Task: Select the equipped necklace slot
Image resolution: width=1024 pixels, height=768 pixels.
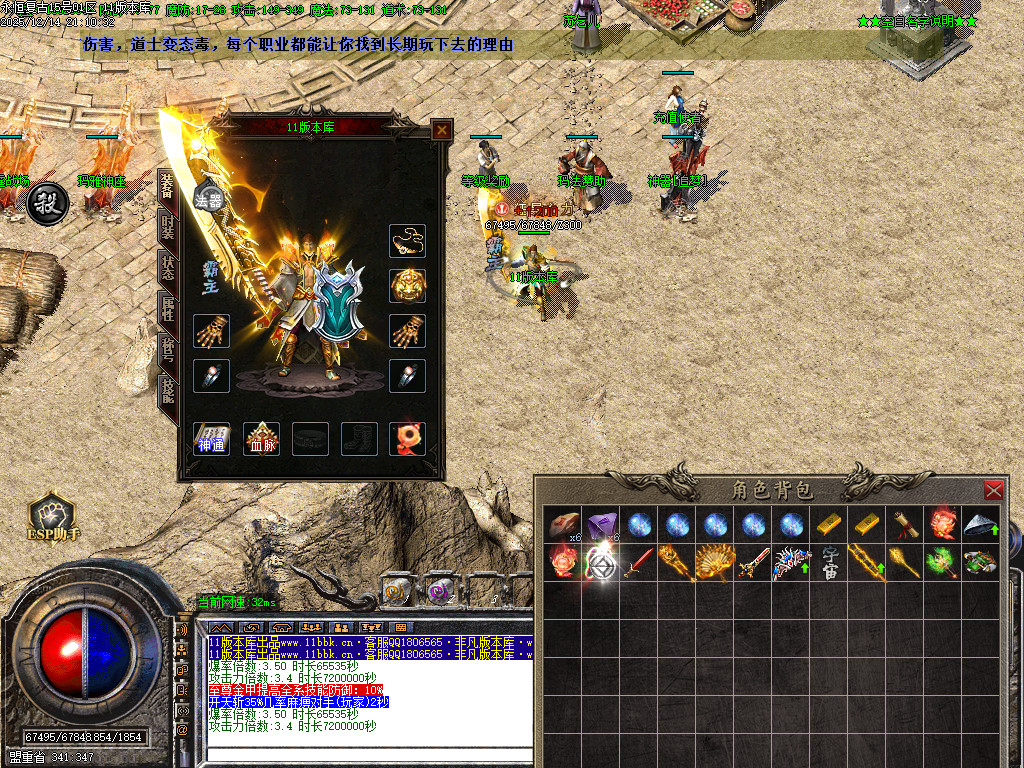Action: point(407,241)
